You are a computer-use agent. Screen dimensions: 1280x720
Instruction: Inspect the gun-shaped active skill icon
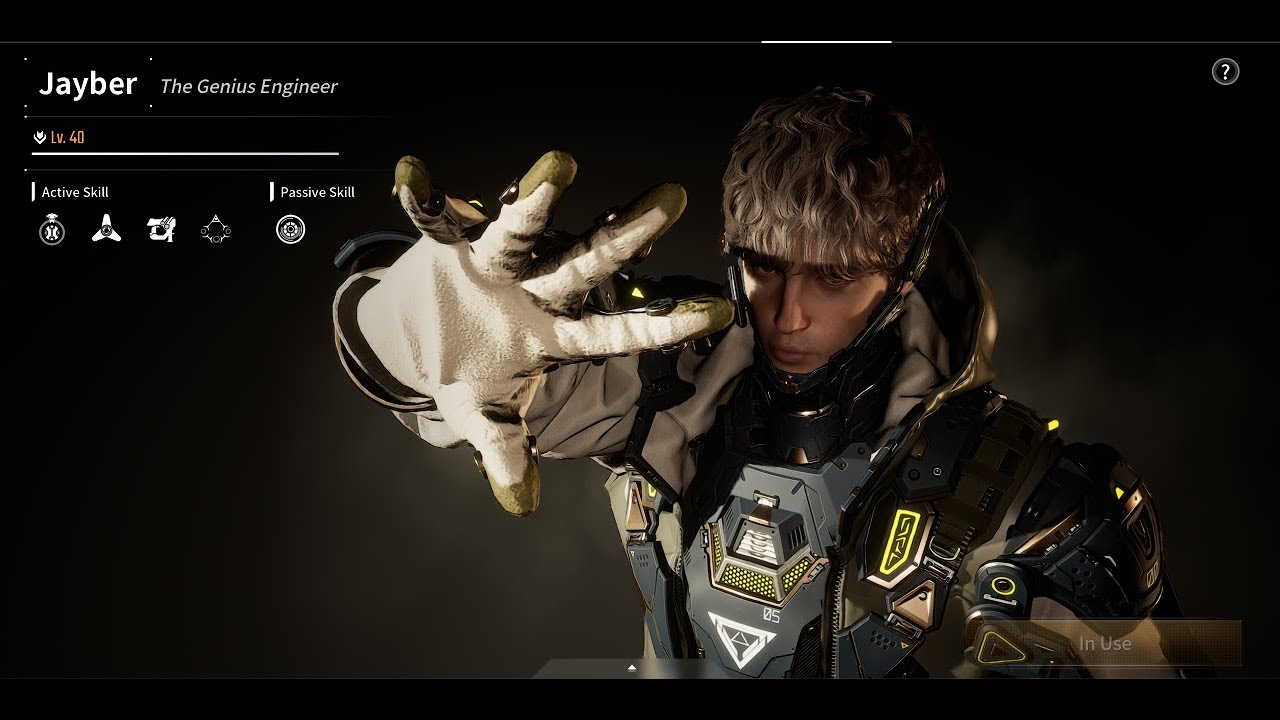(x=161, y=230)
